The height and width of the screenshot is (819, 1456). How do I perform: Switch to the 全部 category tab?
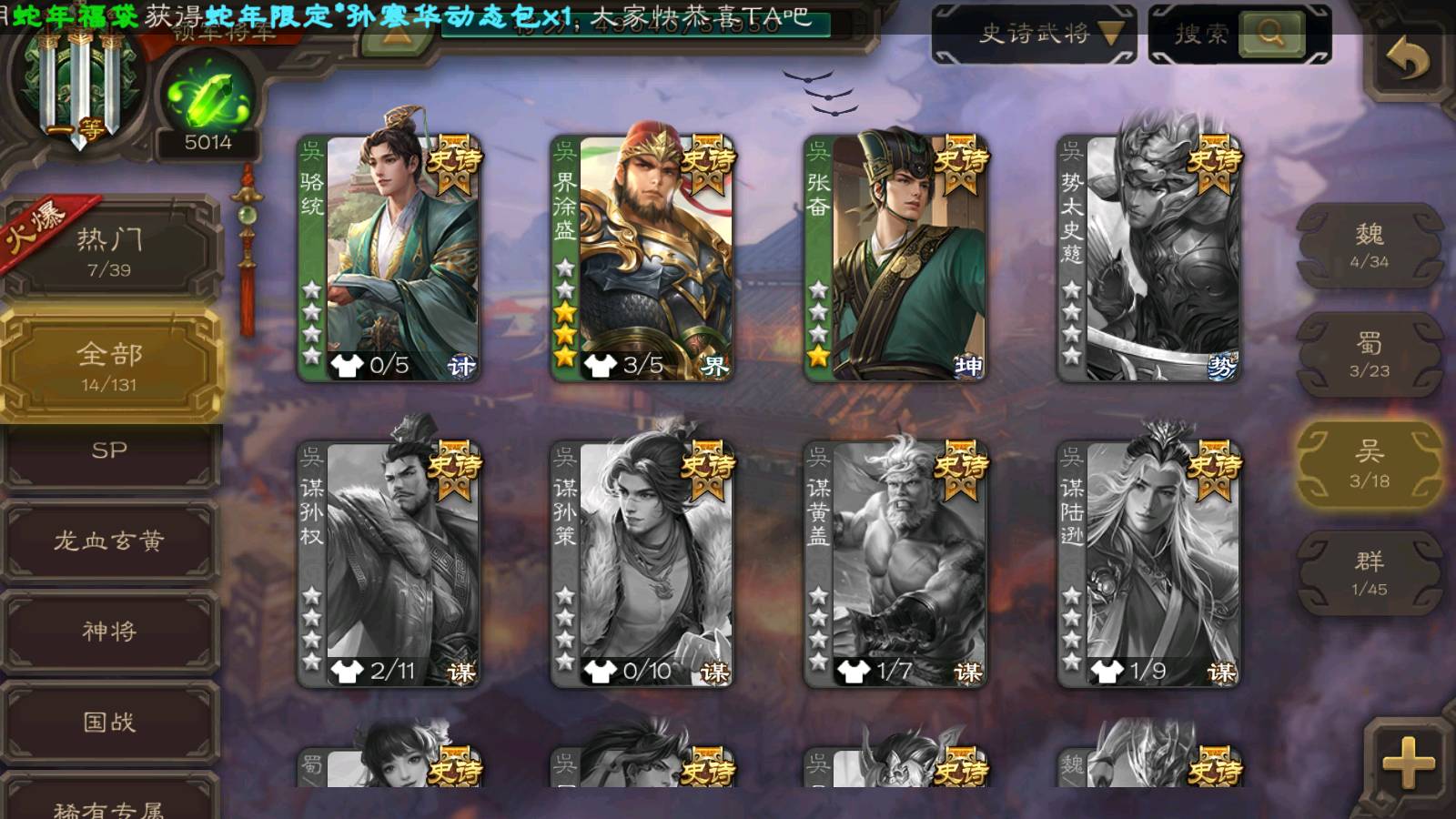click(109, 366)
